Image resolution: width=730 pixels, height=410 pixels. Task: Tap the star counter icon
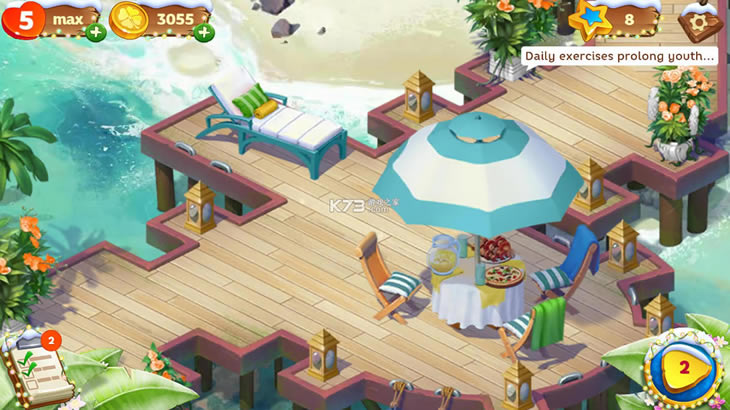point(589,18)
